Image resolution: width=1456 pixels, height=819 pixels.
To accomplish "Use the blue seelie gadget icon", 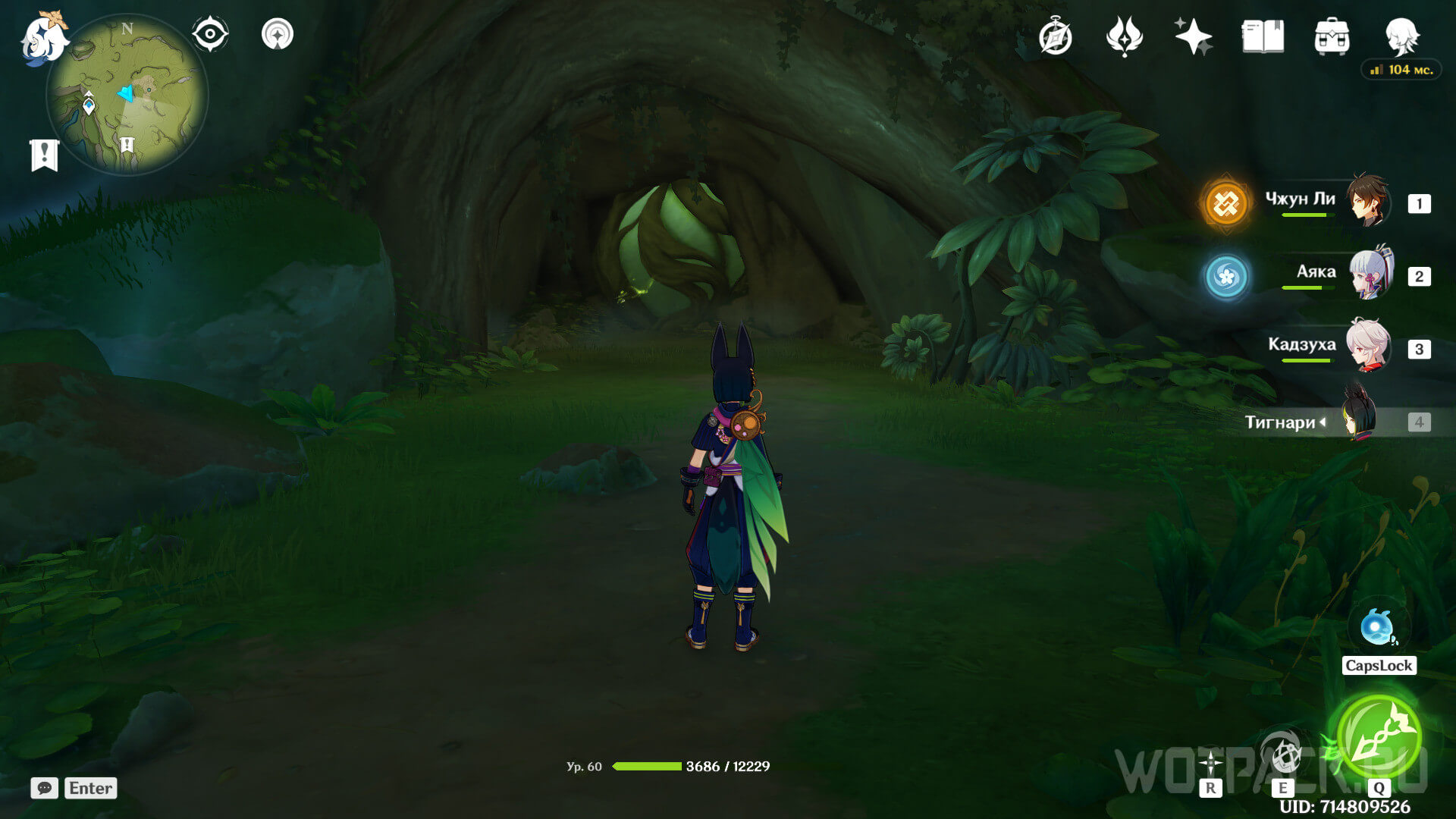I will click(x=1377, y=628).
